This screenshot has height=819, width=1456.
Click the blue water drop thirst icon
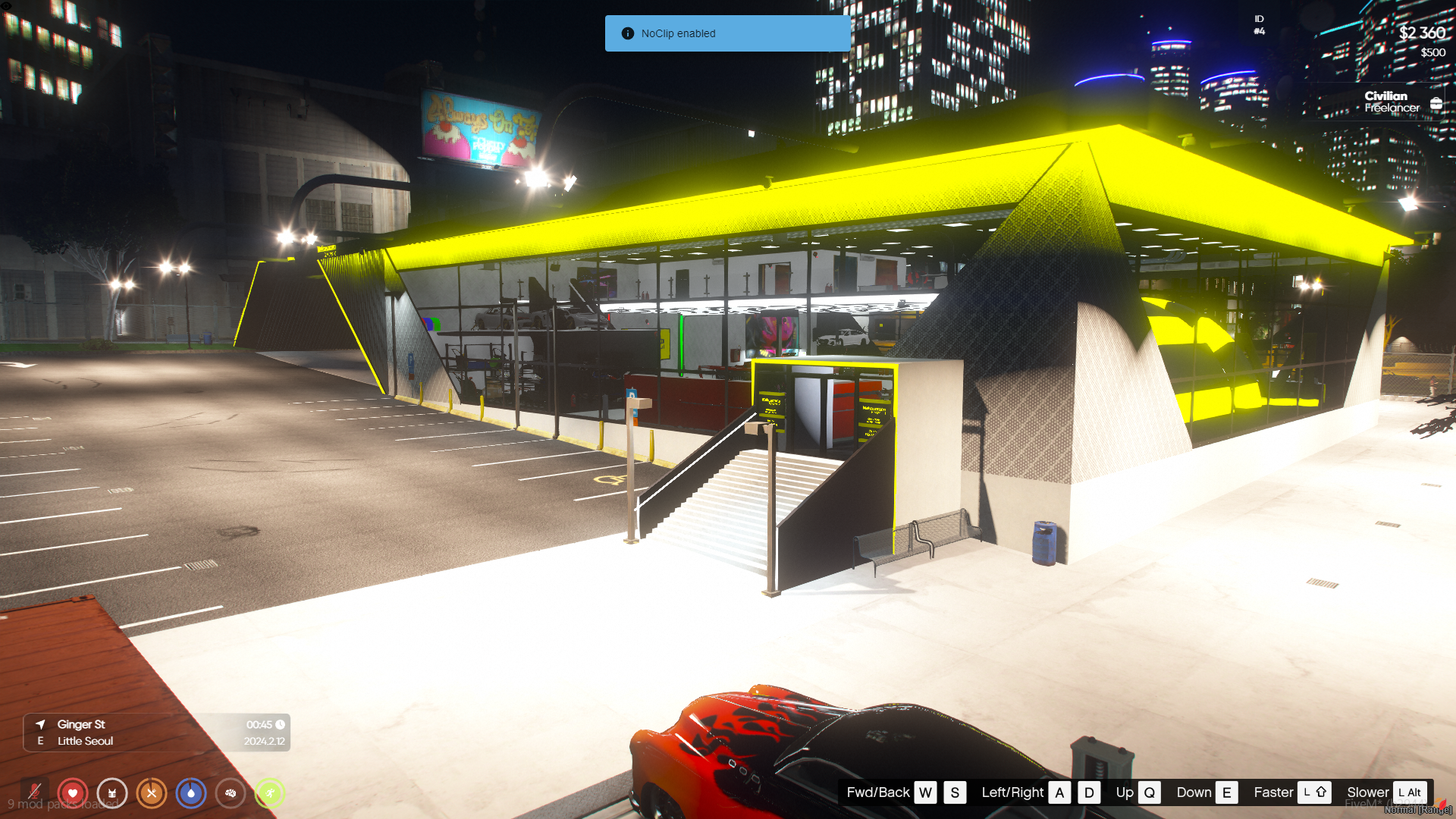[191, 793]
